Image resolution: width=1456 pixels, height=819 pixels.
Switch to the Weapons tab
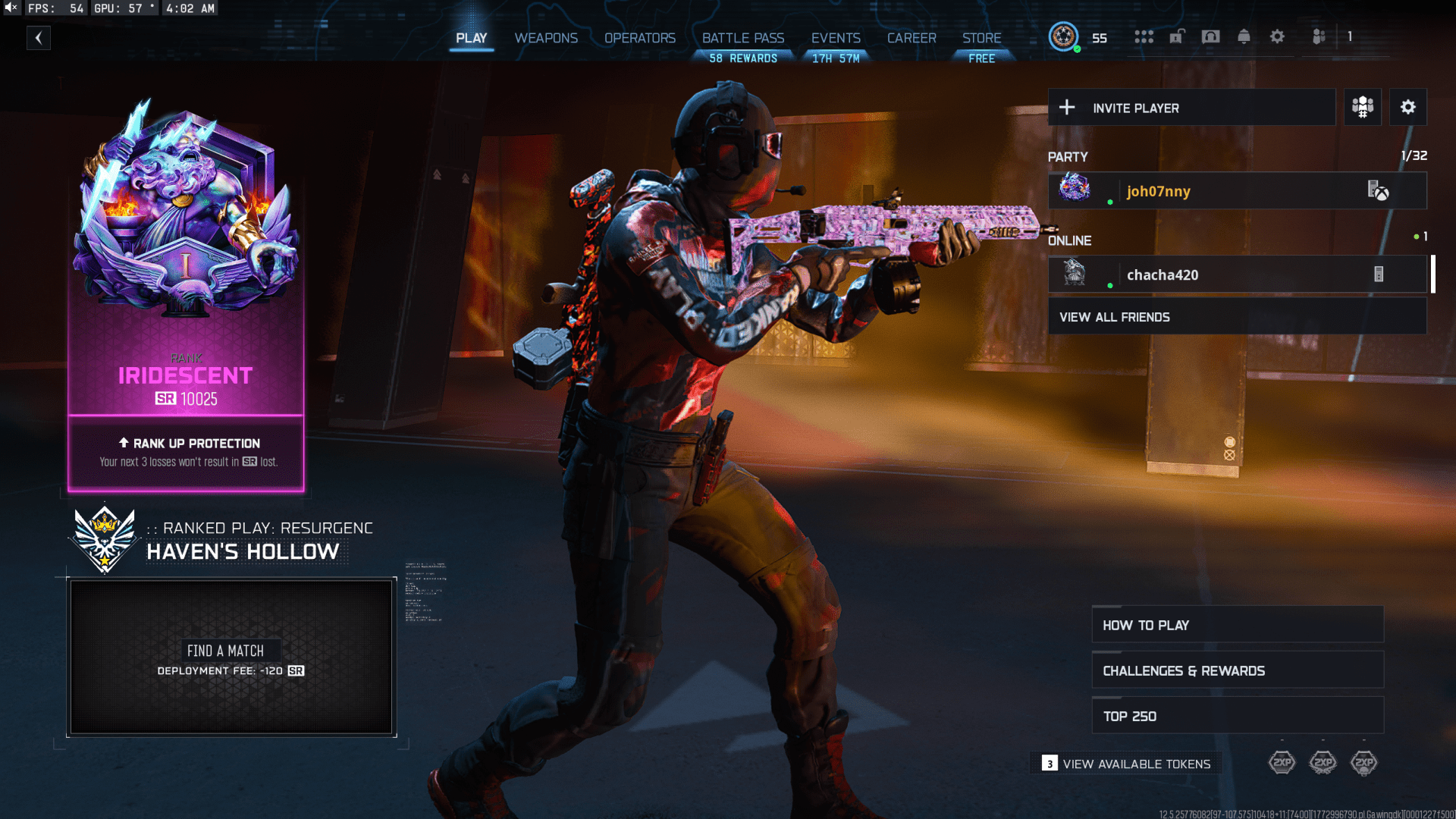tap(545, 38)
